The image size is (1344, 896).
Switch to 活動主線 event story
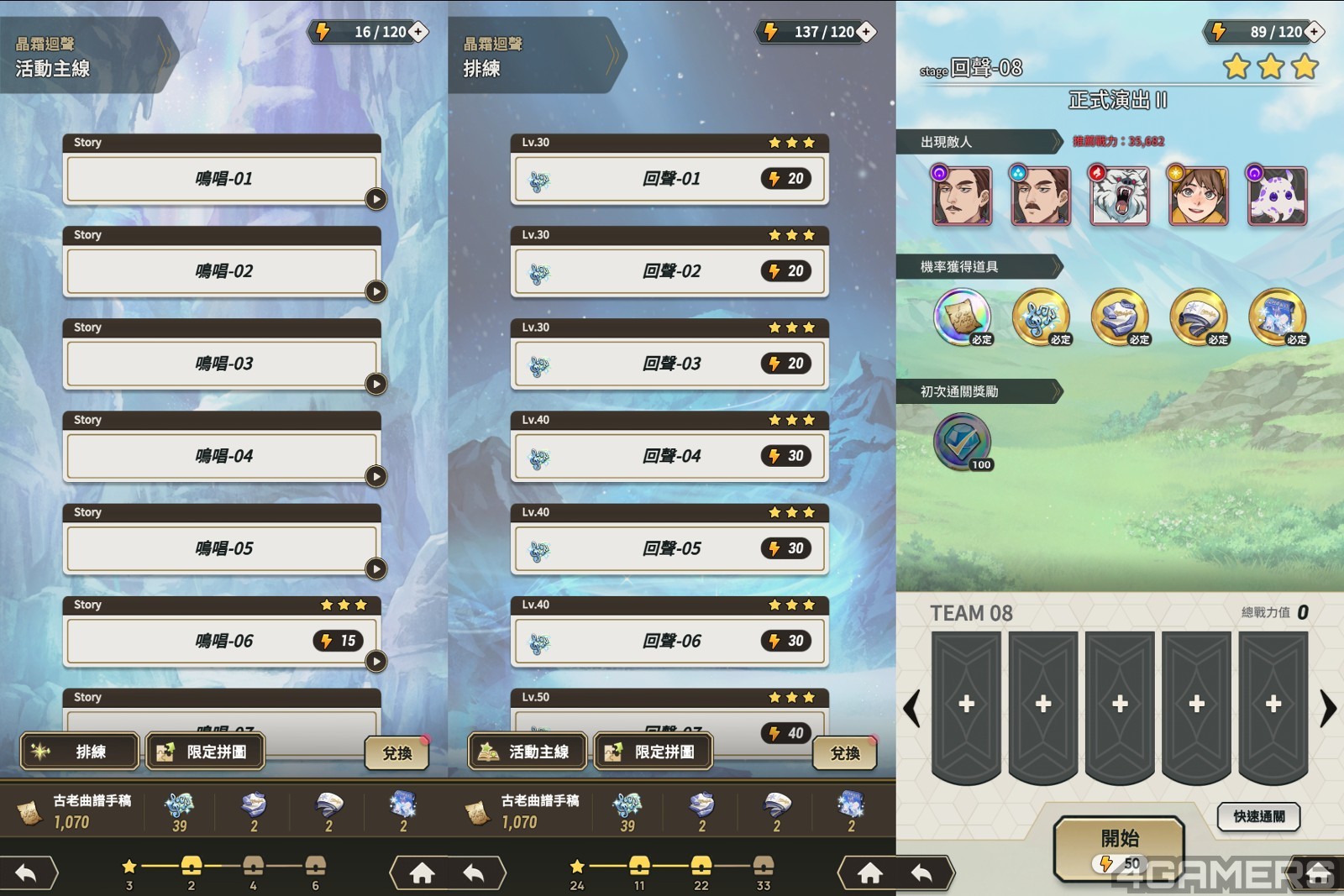(x=528, y=752)
